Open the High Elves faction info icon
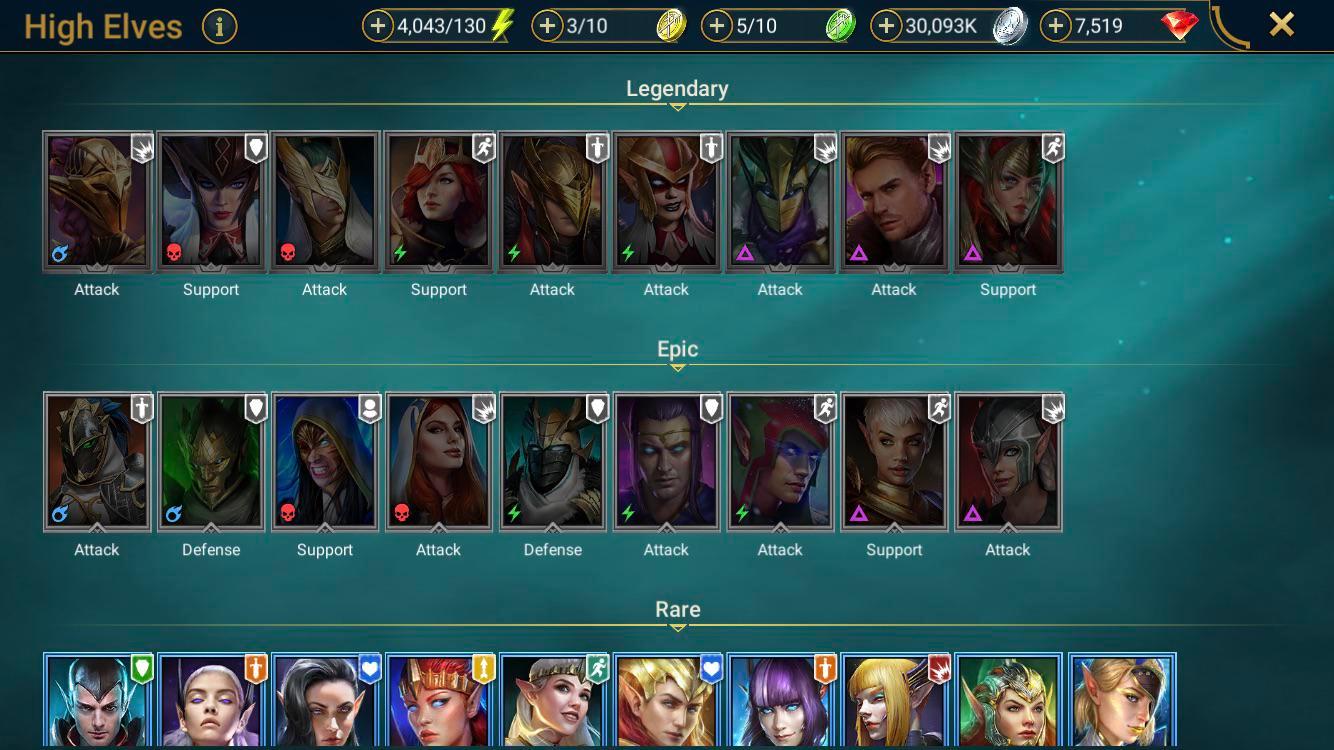 pos(218,27)
